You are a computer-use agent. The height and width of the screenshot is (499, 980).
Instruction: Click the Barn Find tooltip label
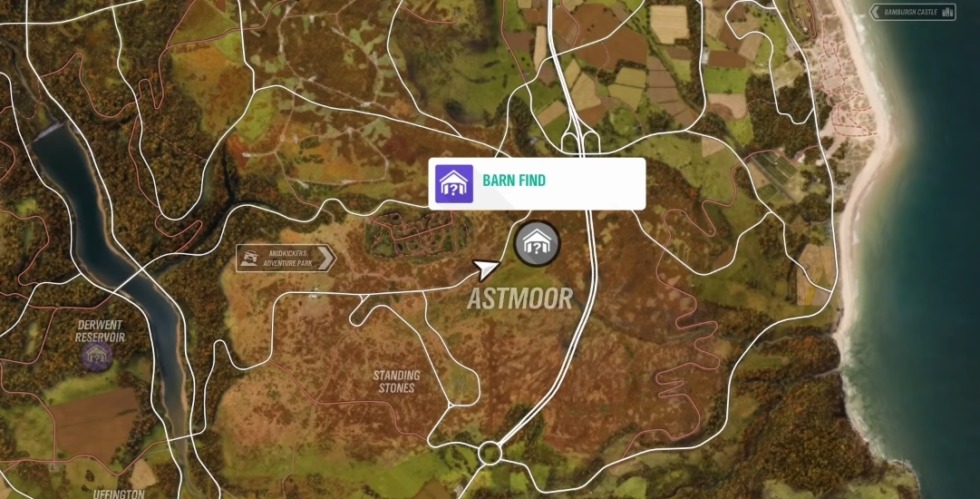[536, 183]
